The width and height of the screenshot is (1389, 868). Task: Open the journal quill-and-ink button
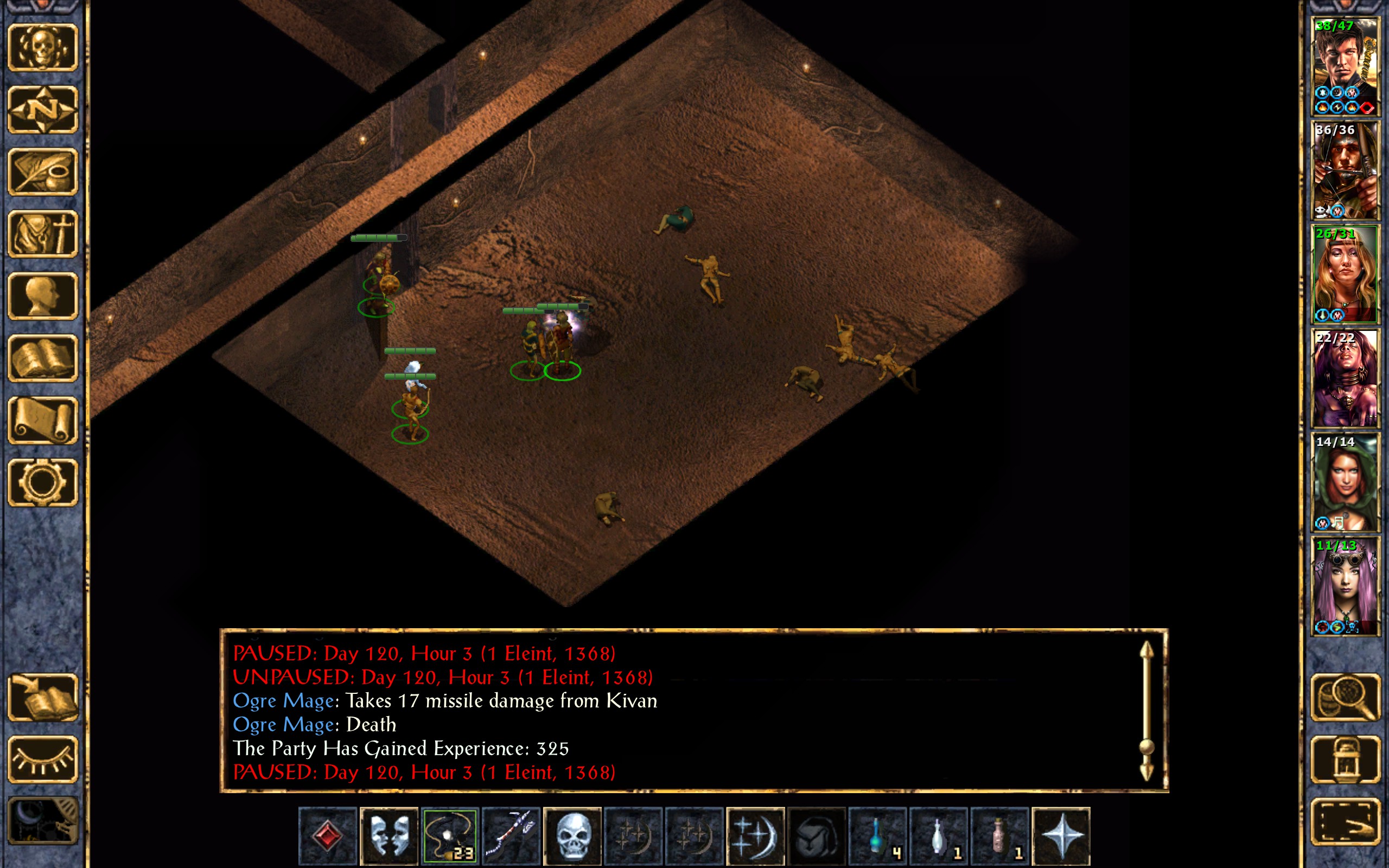click(43, 171)
